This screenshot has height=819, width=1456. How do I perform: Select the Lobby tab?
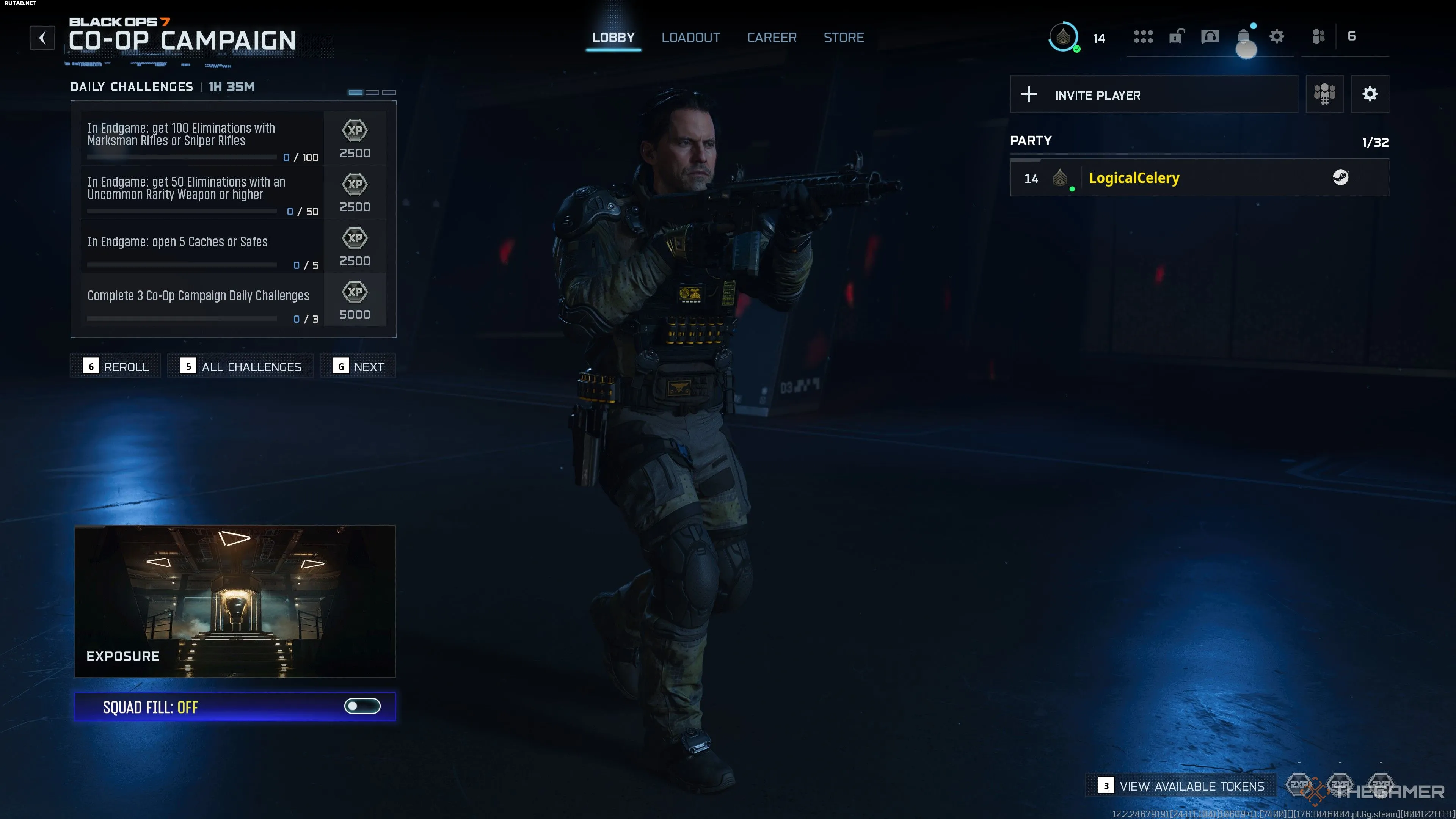point(613,37)
